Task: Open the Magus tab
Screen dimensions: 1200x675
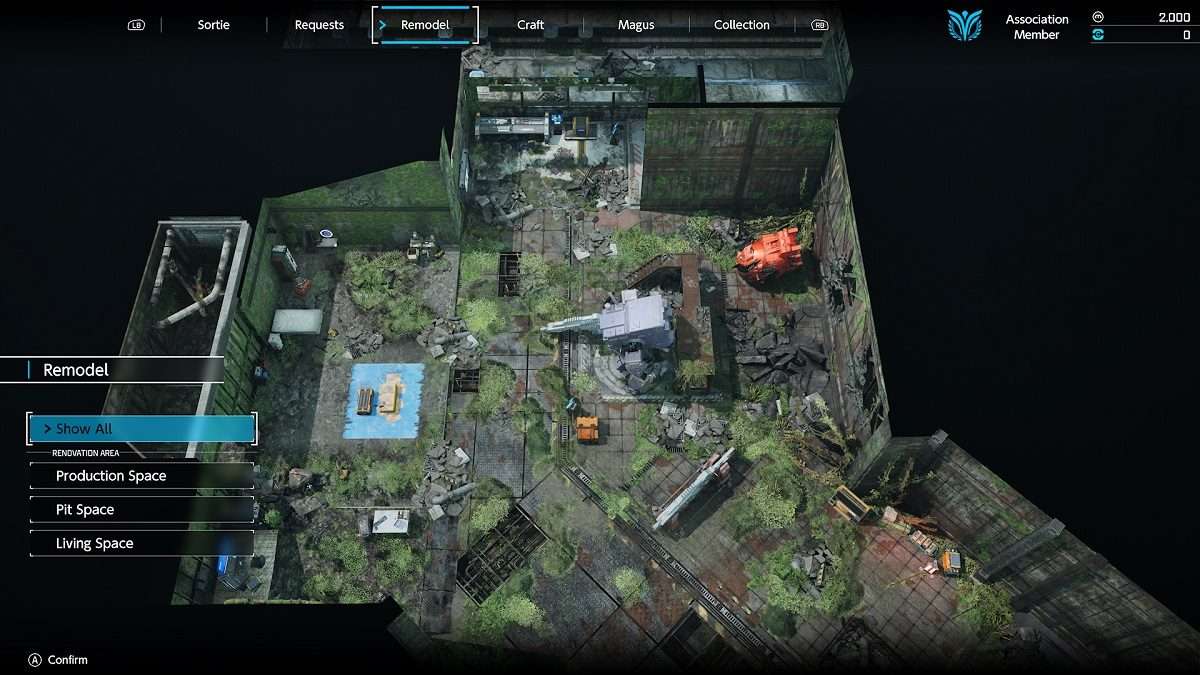Action: (636, 25)
